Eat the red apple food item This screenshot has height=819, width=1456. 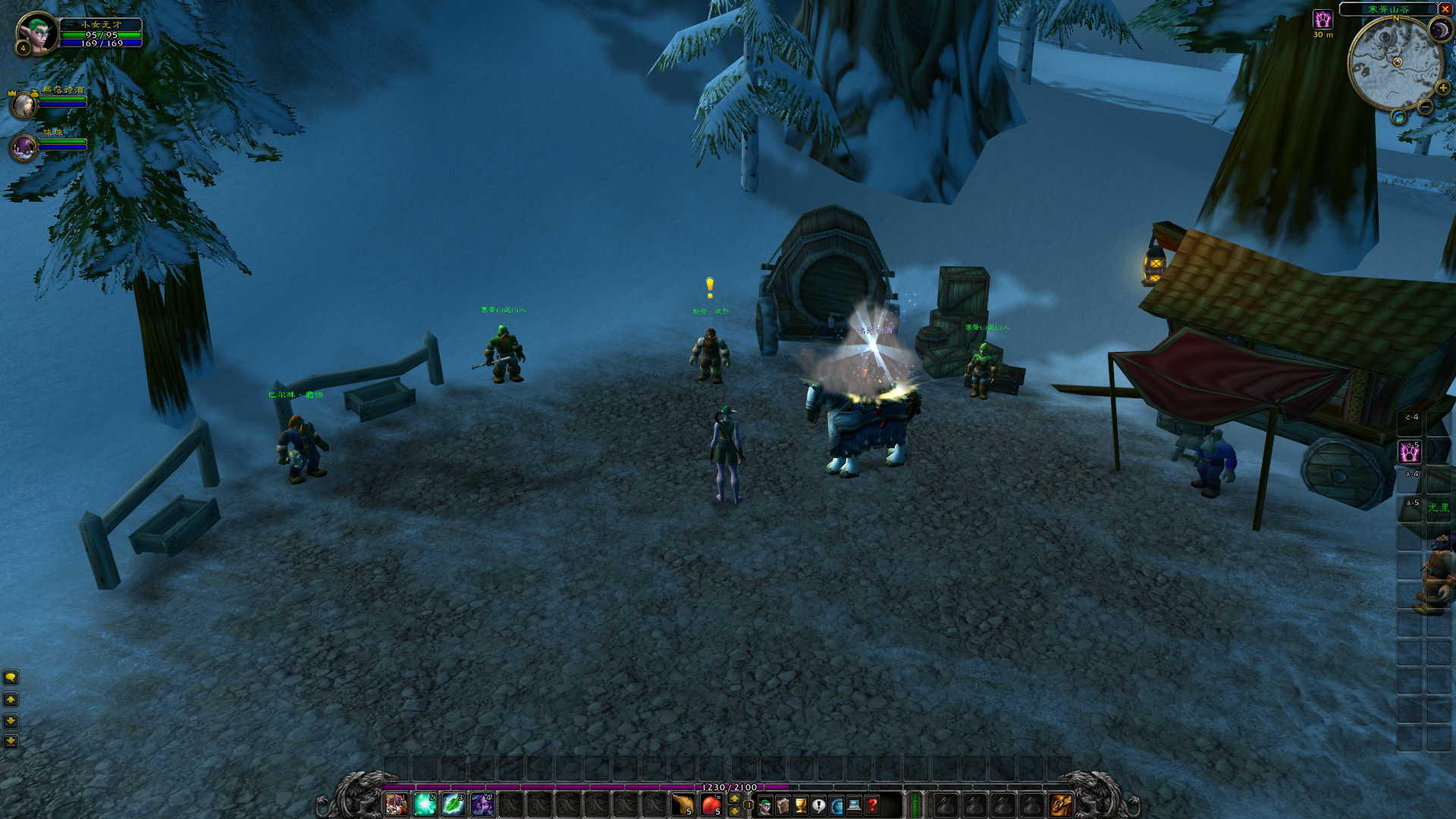coord(711,805)
